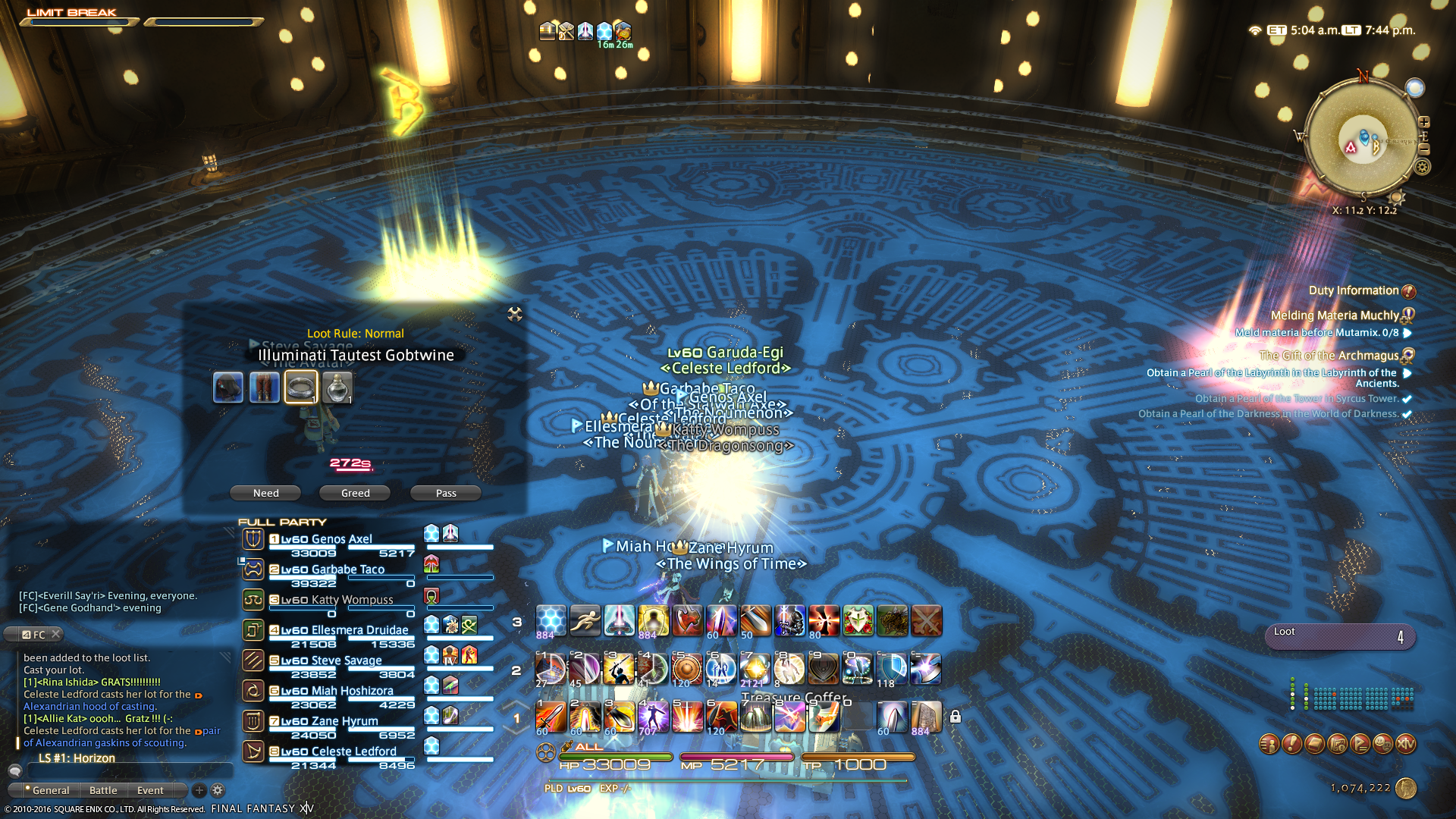
Task: Close the loot roll window
Action: pos(515,314)
